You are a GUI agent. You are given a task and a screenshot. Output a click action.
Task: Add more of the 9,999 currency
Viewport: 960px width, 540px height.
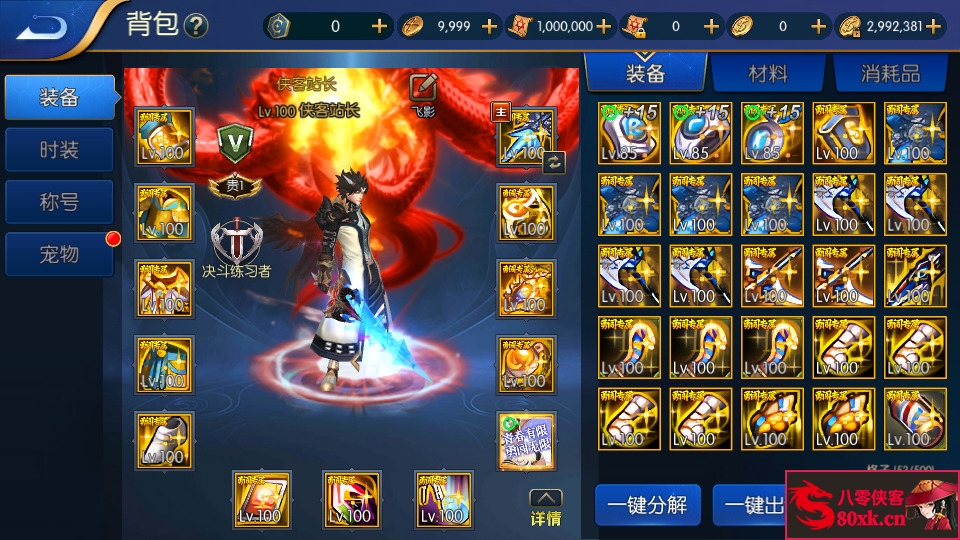pos(489,27)
